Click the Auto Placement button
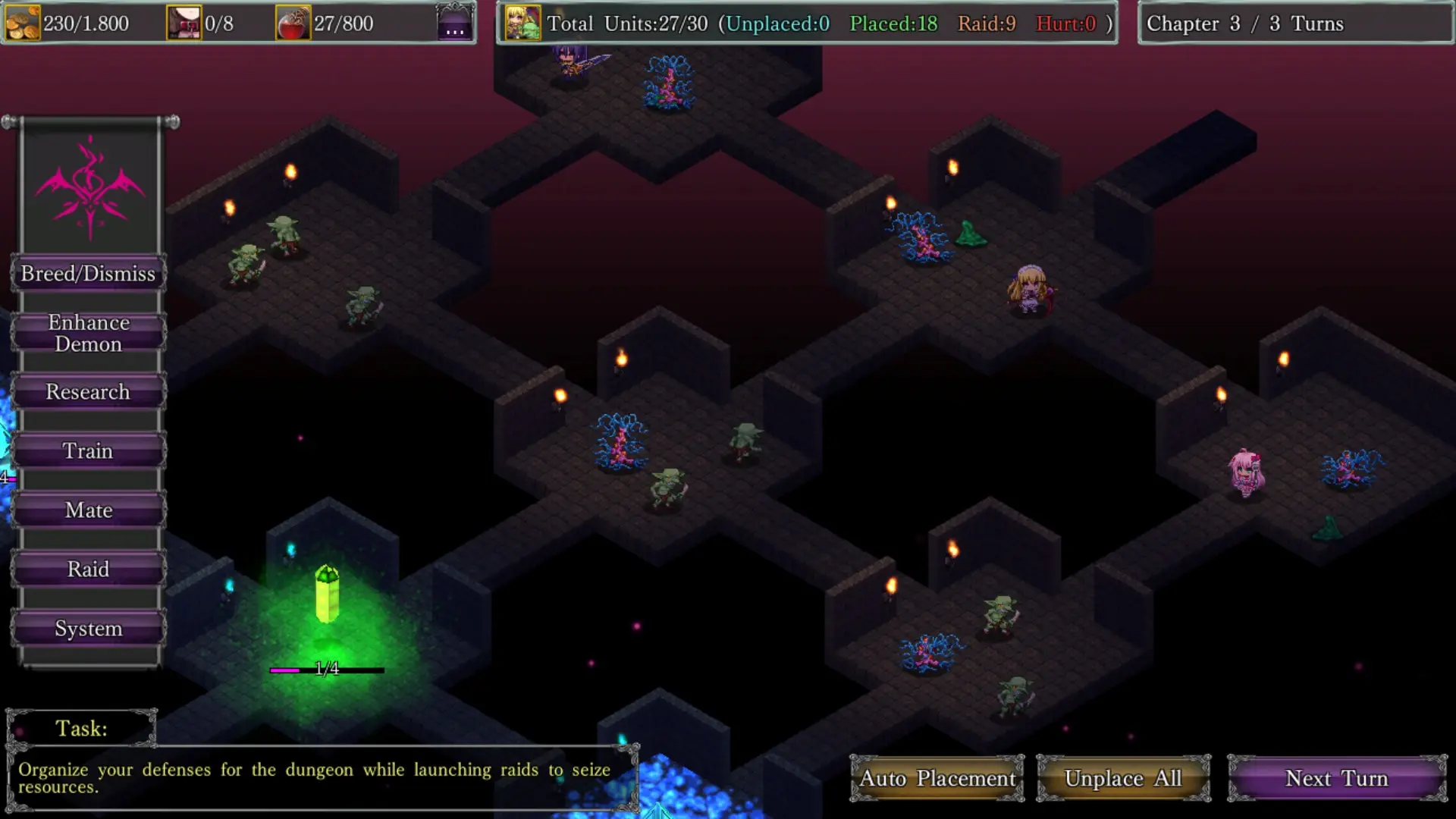 click(937, 778)
